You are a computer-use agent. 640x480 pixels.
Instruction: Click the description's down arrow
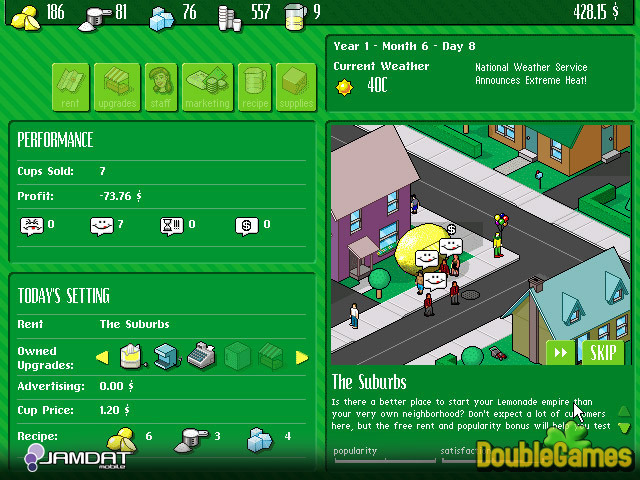click(x=624, y=427)
